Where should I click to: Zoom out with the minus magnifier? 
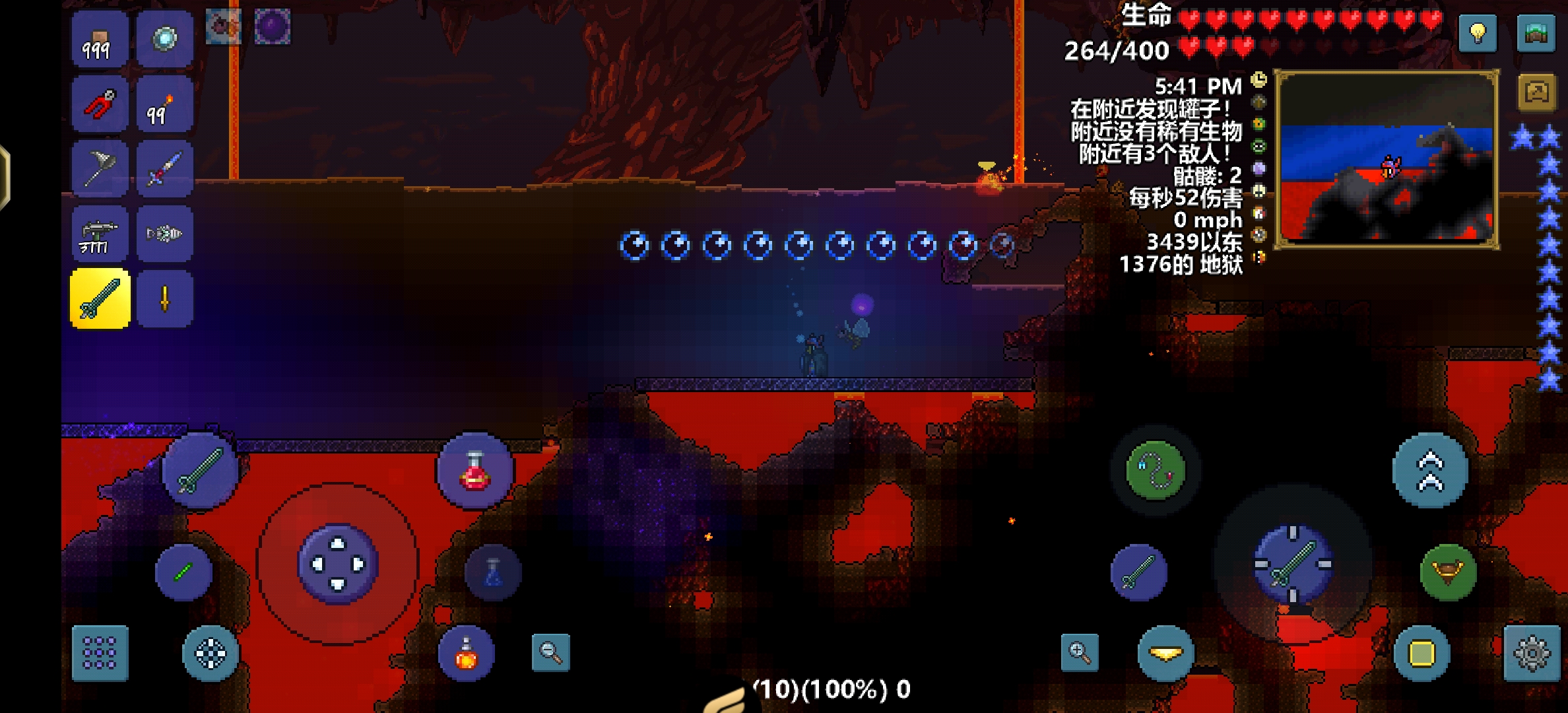coord(550,653)
